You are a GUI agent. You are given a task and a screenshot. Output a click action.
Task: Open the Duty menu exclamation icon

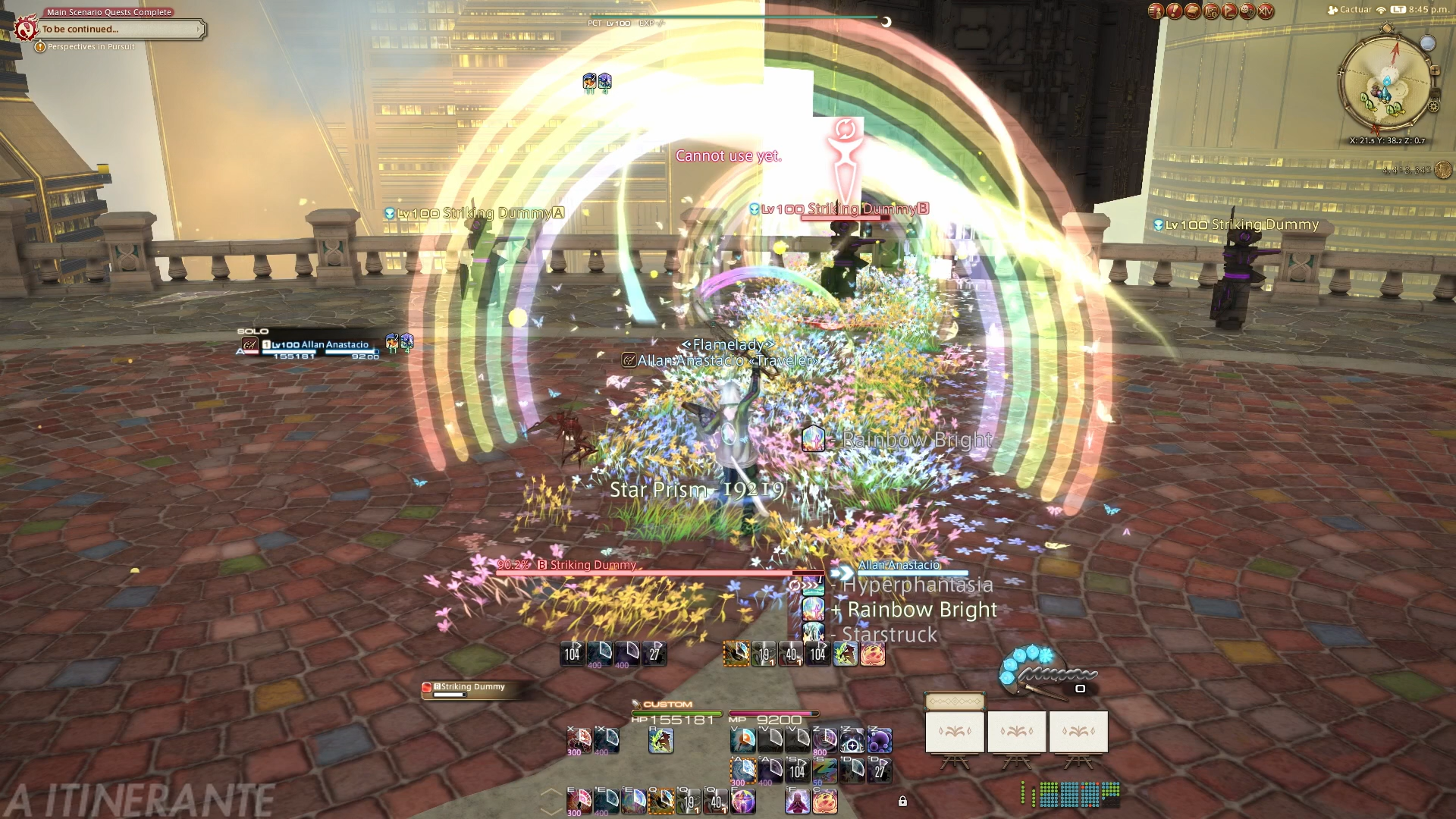pyautogui.click(x=1174, y=11)
